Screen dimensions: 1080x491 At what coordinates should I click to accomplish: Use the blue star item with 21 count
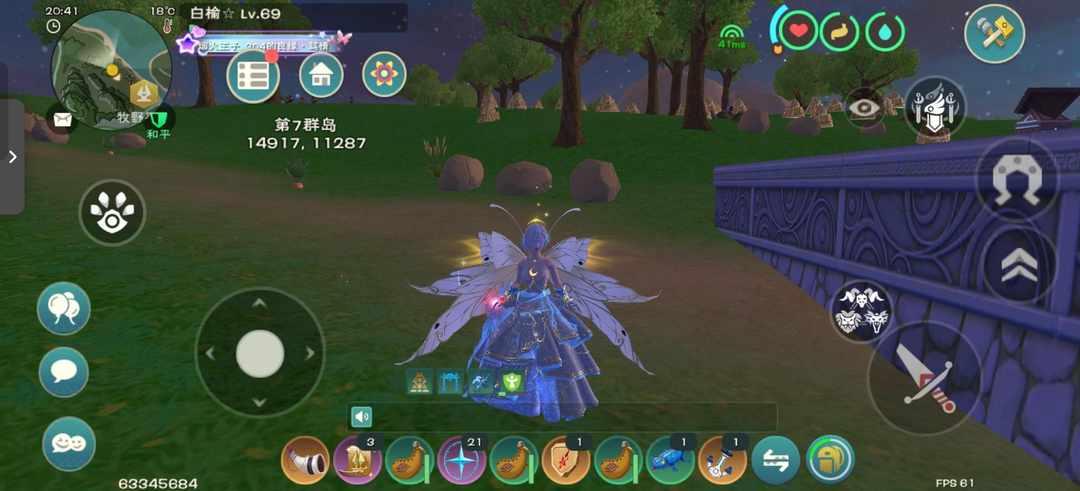[x=461, y=461]
